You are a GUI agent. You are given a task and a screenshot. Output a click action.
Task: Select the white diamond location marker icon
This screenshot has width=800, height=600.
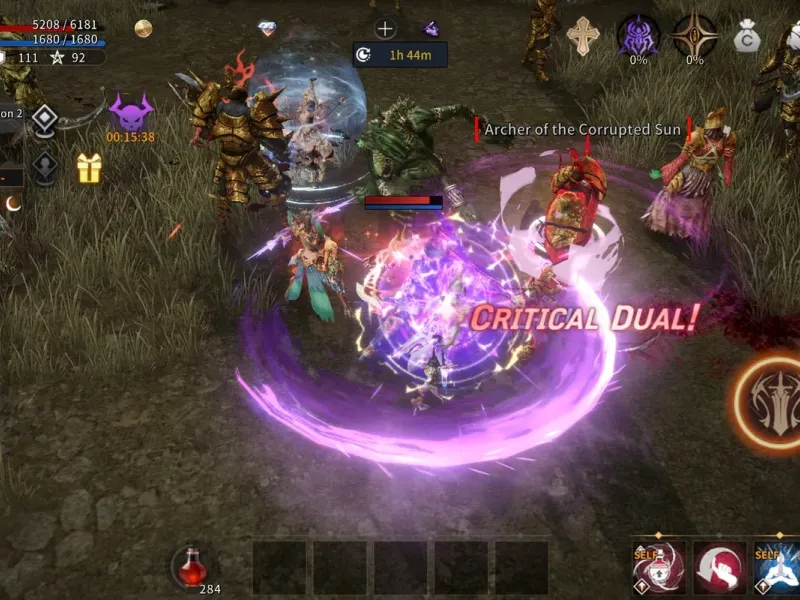44,120
